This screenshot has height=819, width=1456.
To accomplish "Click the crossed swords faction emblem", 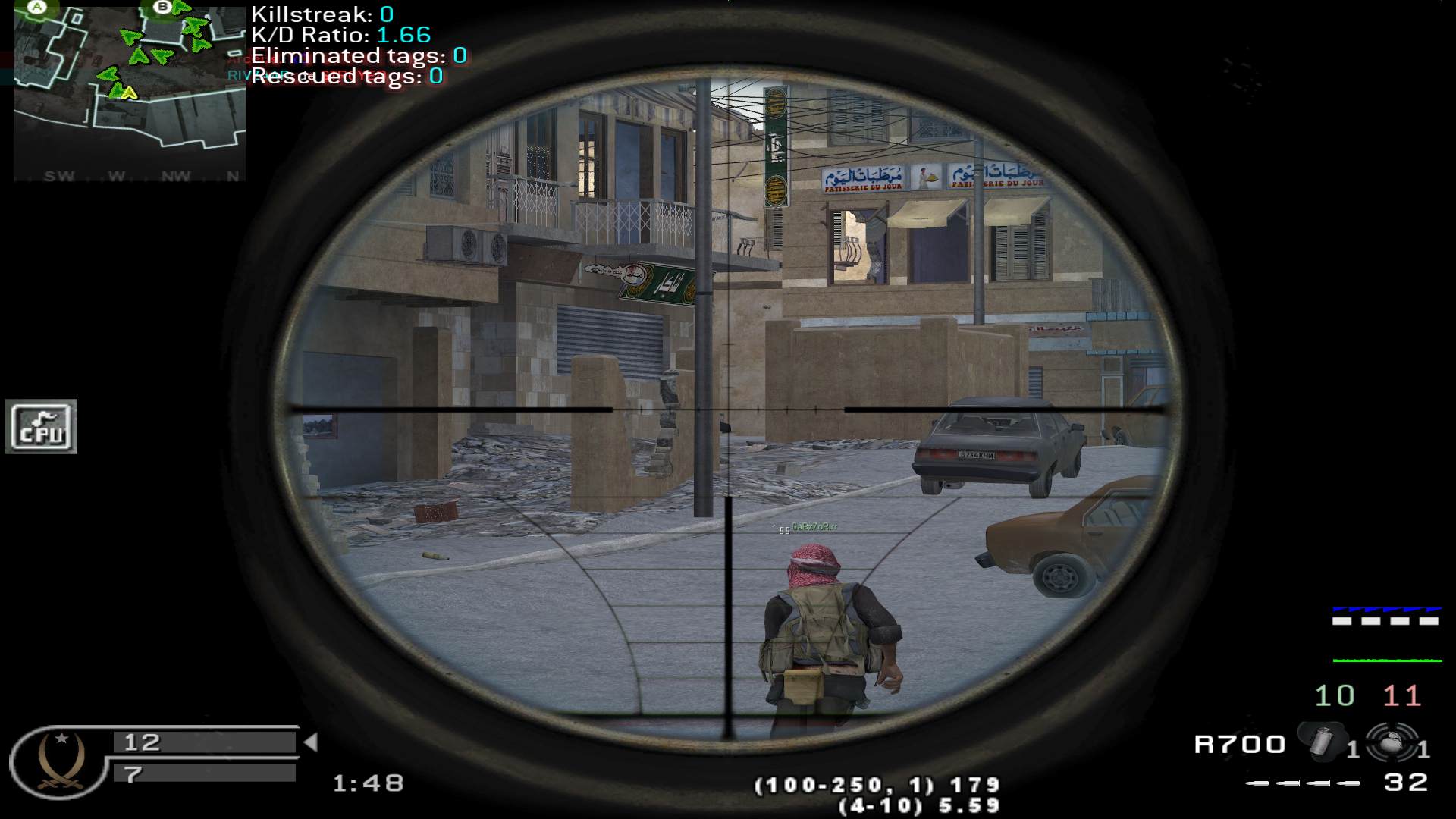I will (58, 761).
